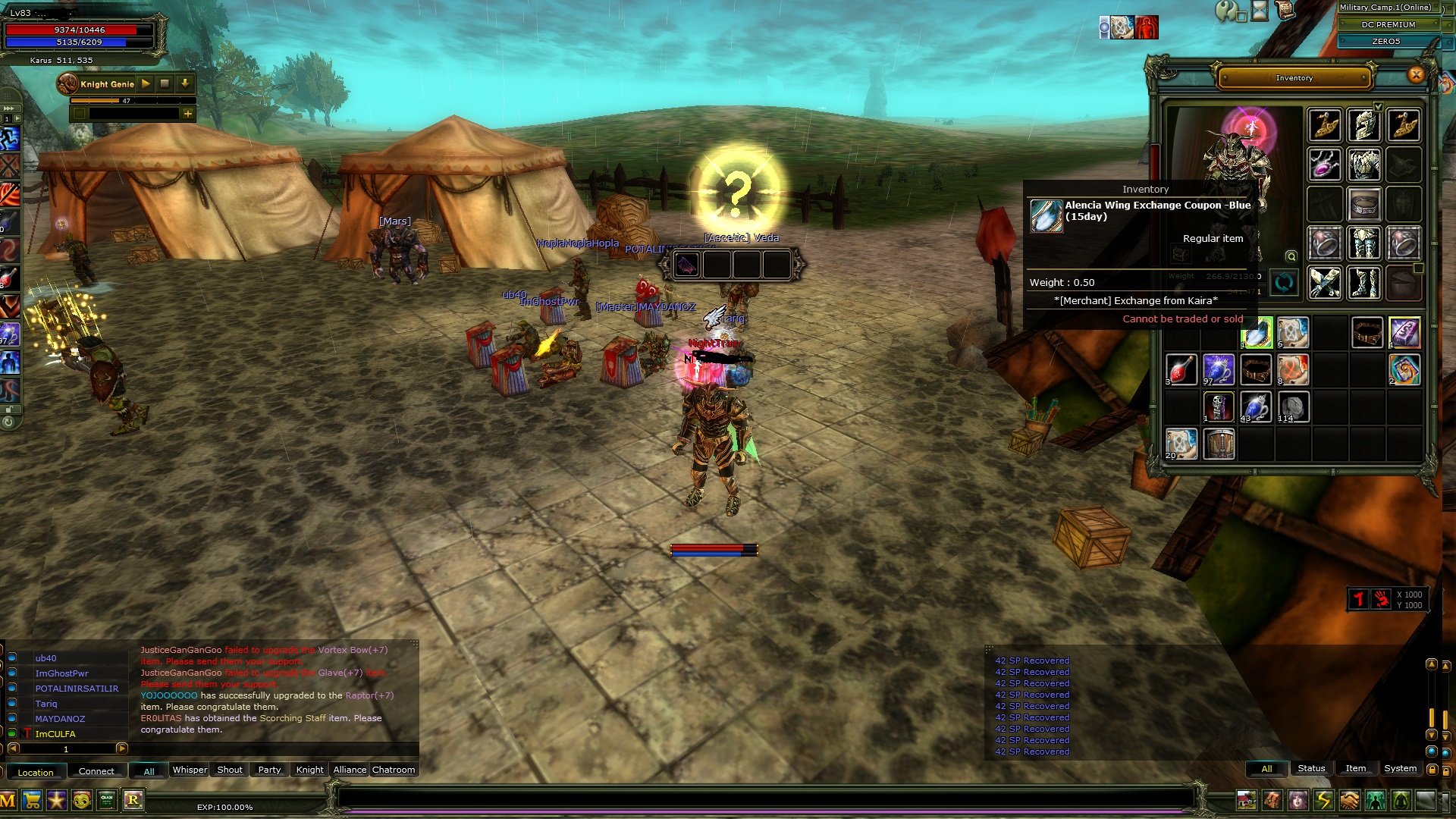The height and width of the screenshot is (819, 1456).
Task: Close the Inventory window
Action: [x=1415, y=75]
